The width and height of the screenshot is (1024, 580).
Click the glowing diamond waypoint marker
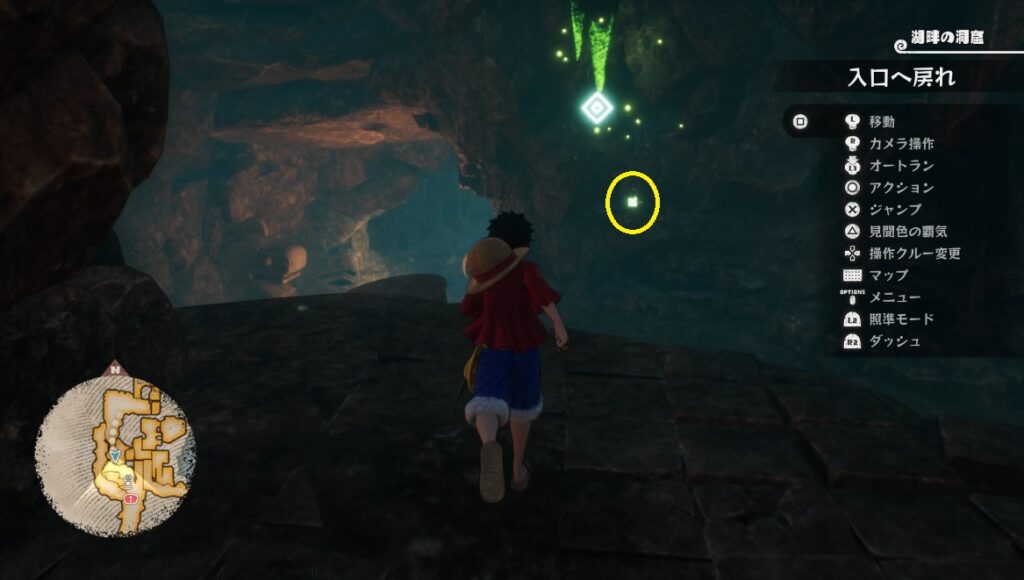click(596, 107)
